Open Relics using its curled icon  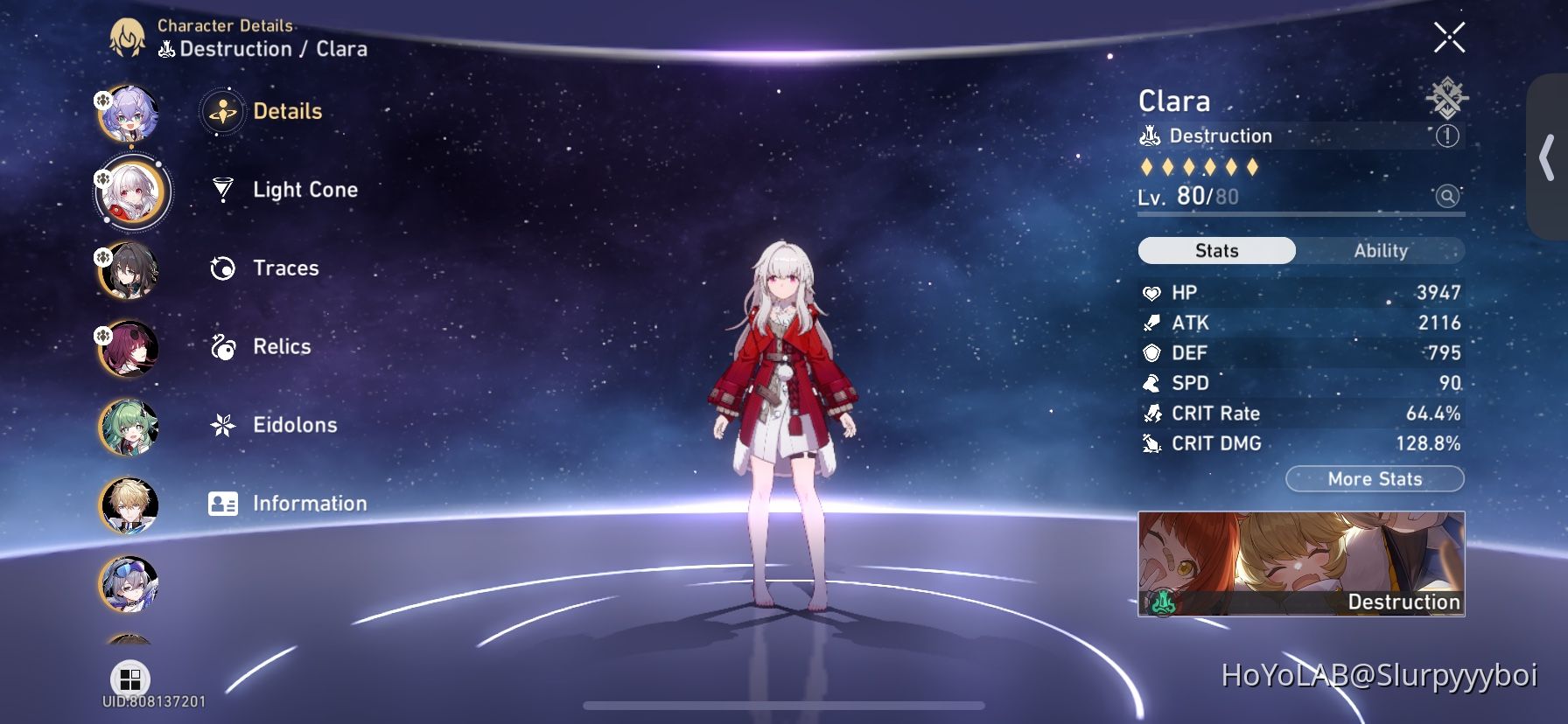[224, 347]
